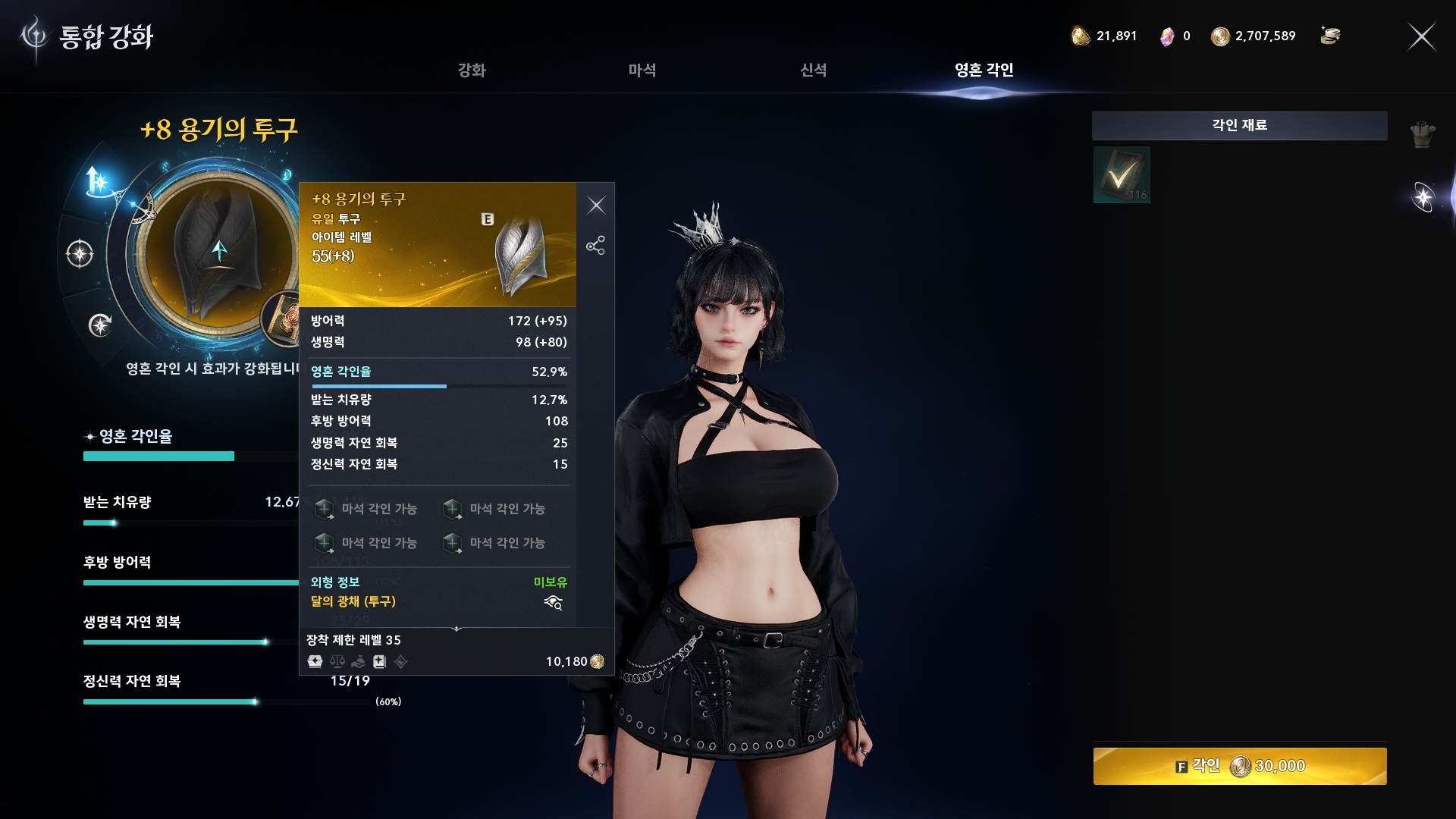Share the item via the share icon
The height and width of the screenshot is (819, 1456).
595,245
